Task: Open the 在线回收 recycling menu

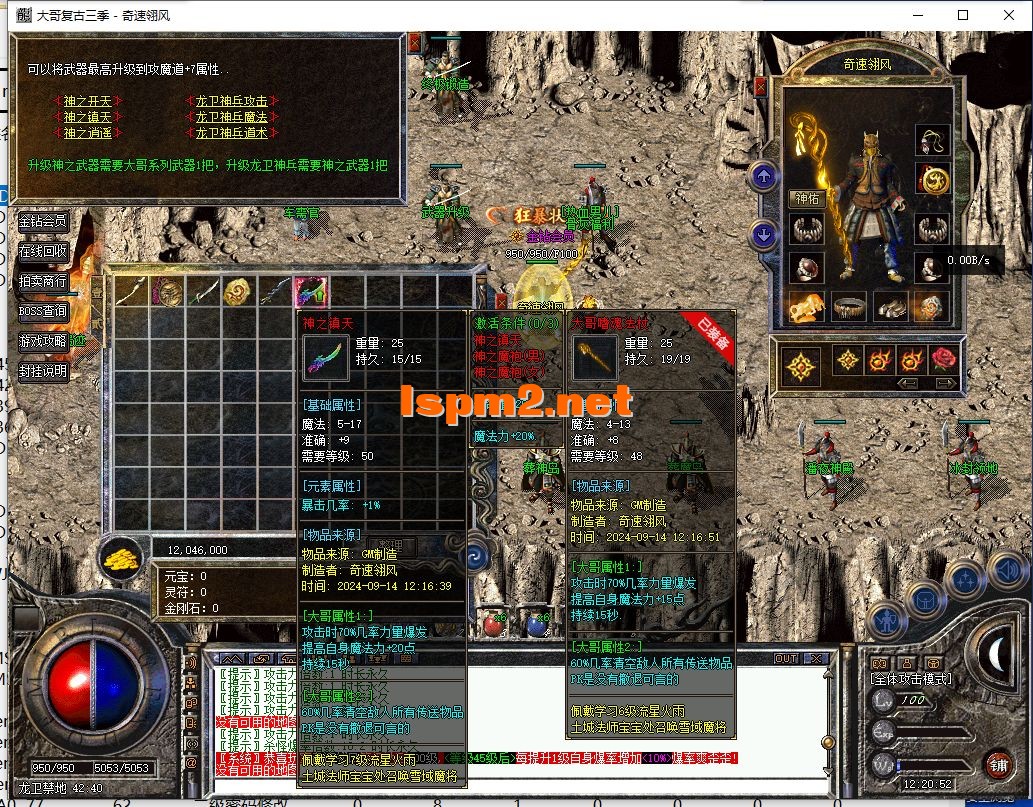Action: click(43, 251)
